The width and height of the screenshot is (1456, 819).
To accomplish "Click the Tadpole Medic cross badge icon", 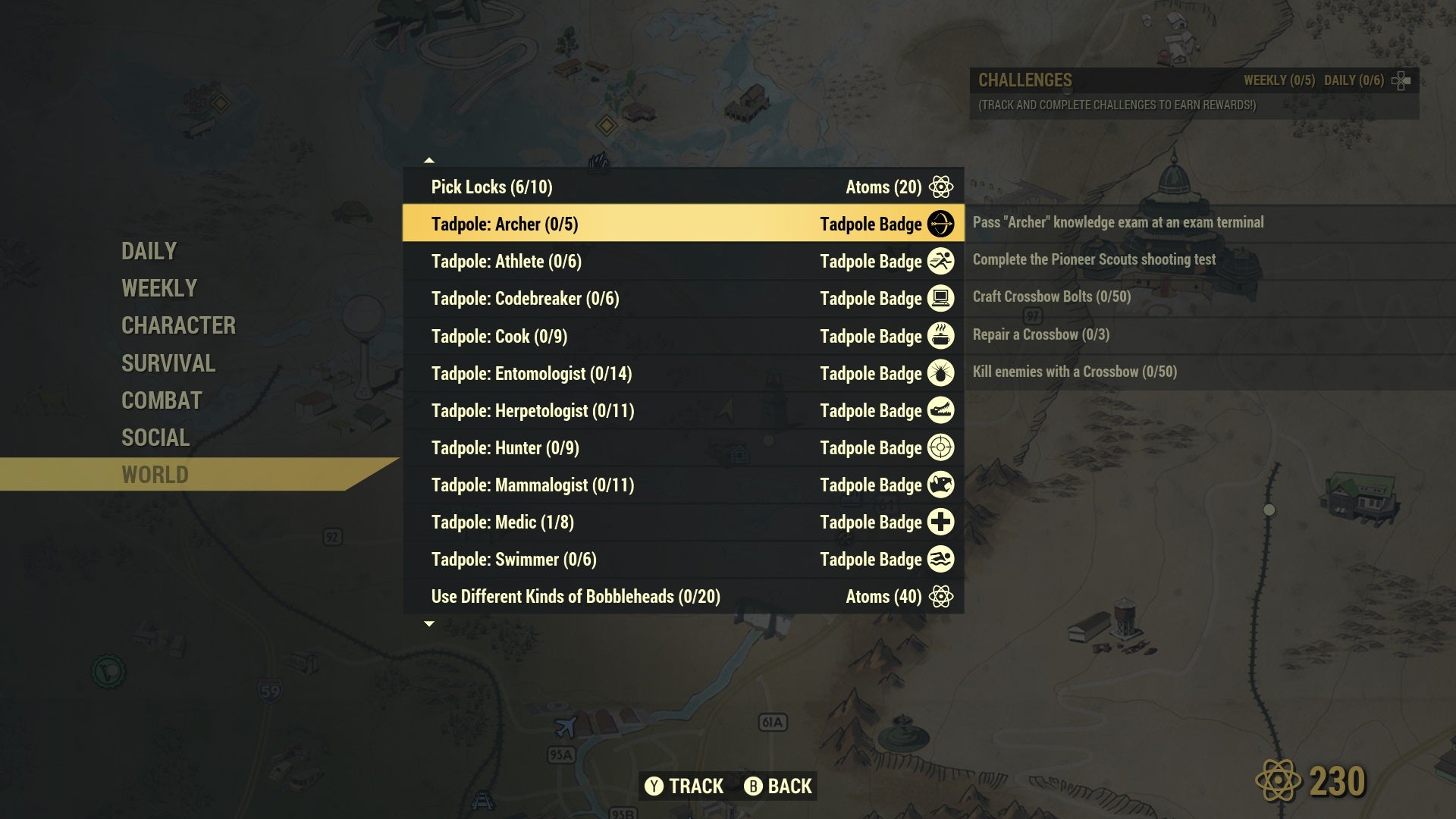I will tap(942, 522).
